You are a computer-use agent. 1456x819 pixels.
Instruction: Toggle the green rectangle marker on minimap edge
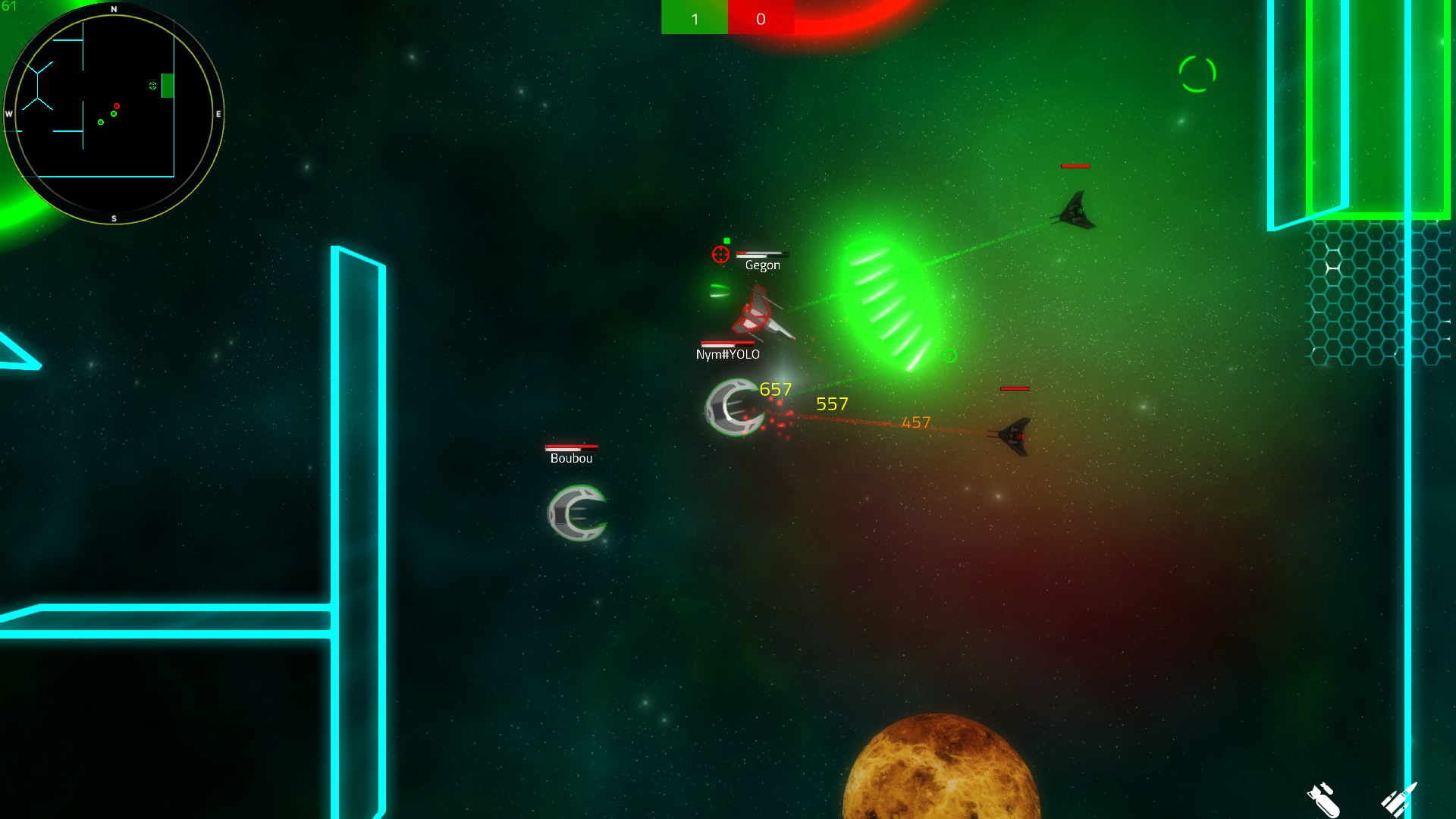point(166,86)
